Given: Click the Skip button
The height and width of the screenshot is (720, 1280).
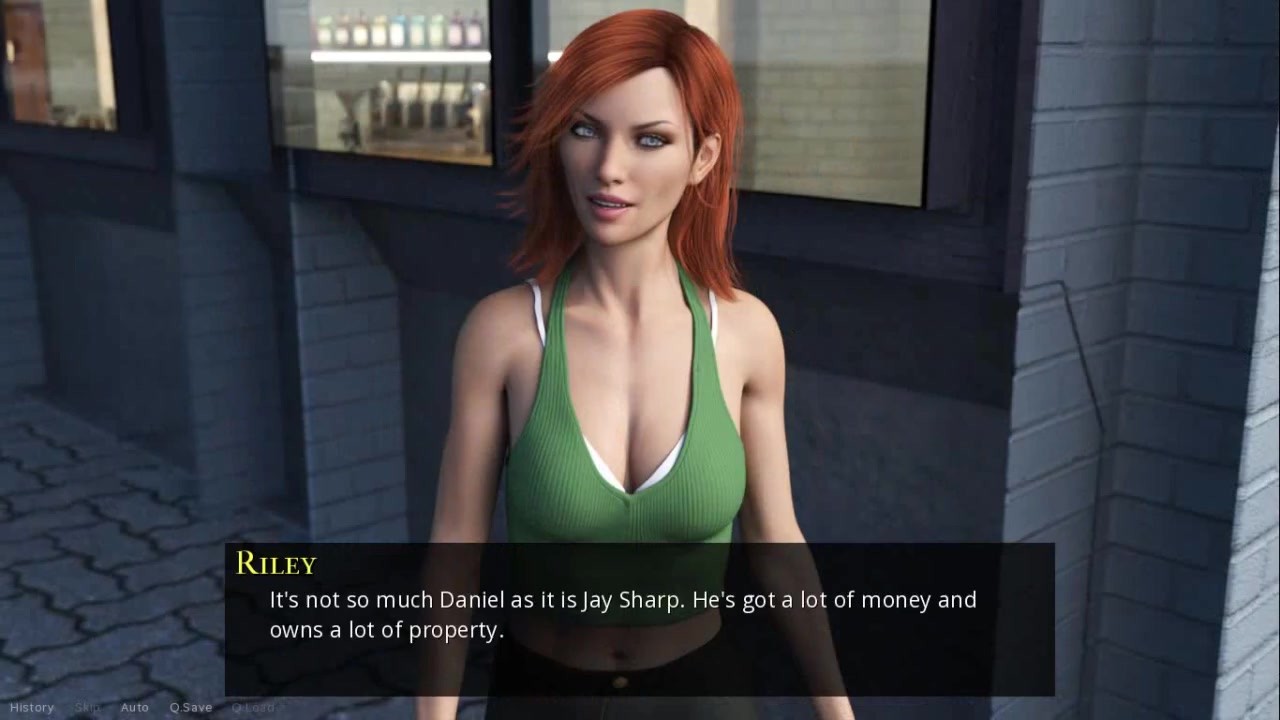Looking at the screenshot, I should coord(87,708).
